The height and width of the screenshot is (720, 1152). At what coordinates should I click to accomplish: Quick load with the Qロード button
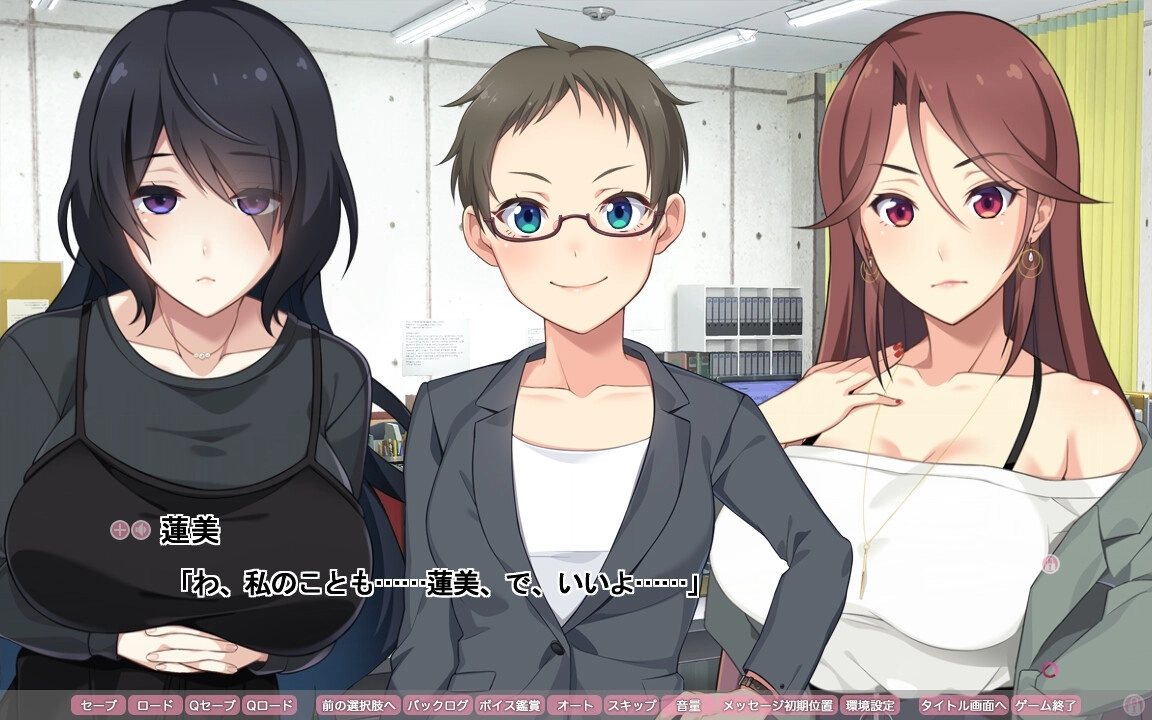[270, 705]
